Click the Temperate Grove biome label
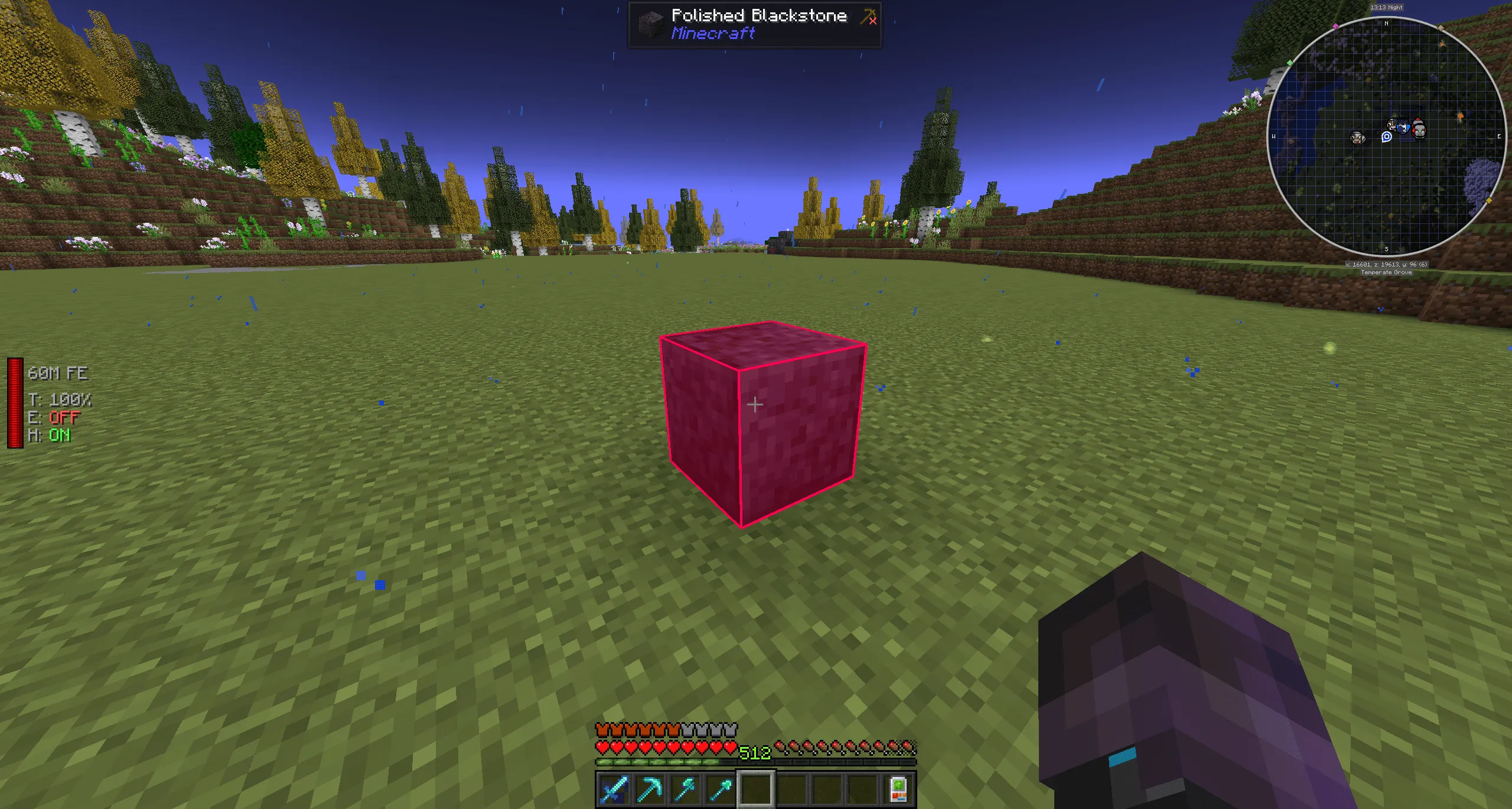The image size is (1512, 809). 1387,272
